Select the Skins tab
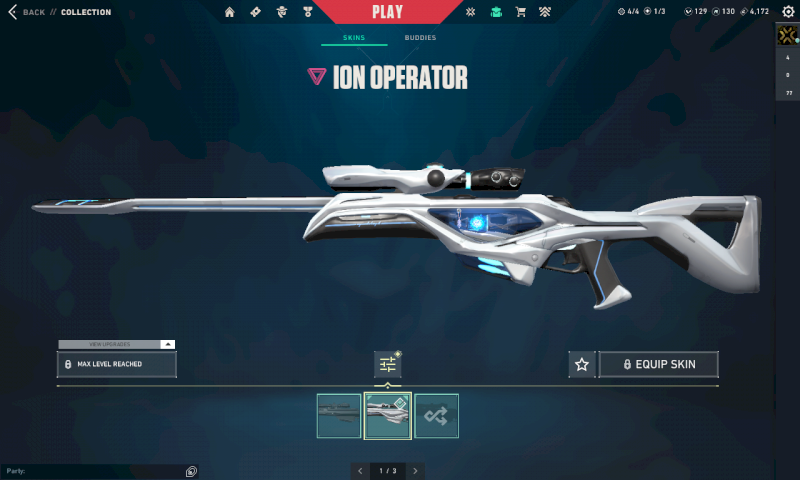Viewport: 800px width, 480px height. pos(354,38)
